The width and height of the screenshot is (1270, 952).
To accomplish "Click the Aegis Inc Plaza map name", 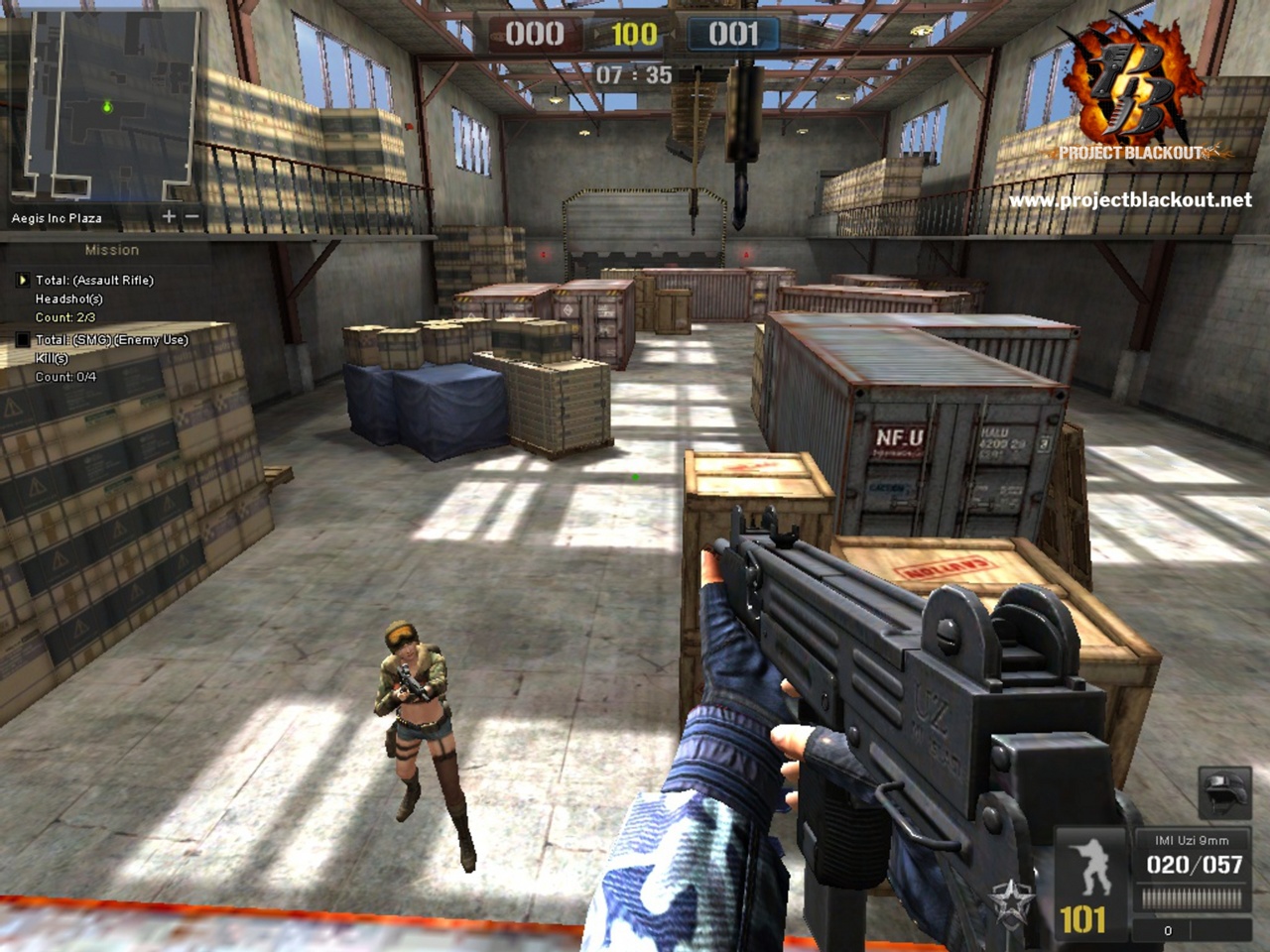I will click(x=60, y=214).
